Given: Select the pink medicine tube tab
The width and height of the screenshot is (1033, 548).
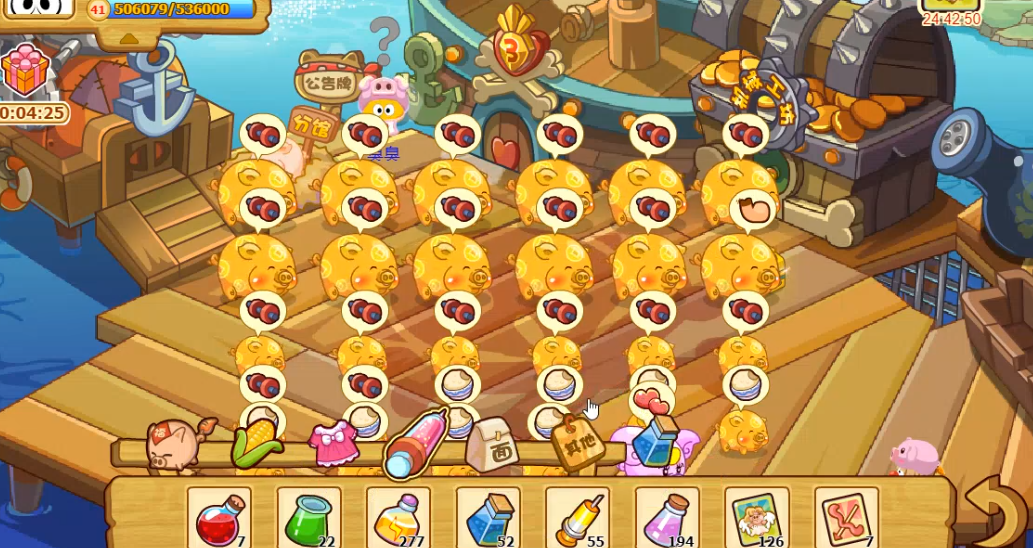Looking at the screenshot, I should point(413,443).
